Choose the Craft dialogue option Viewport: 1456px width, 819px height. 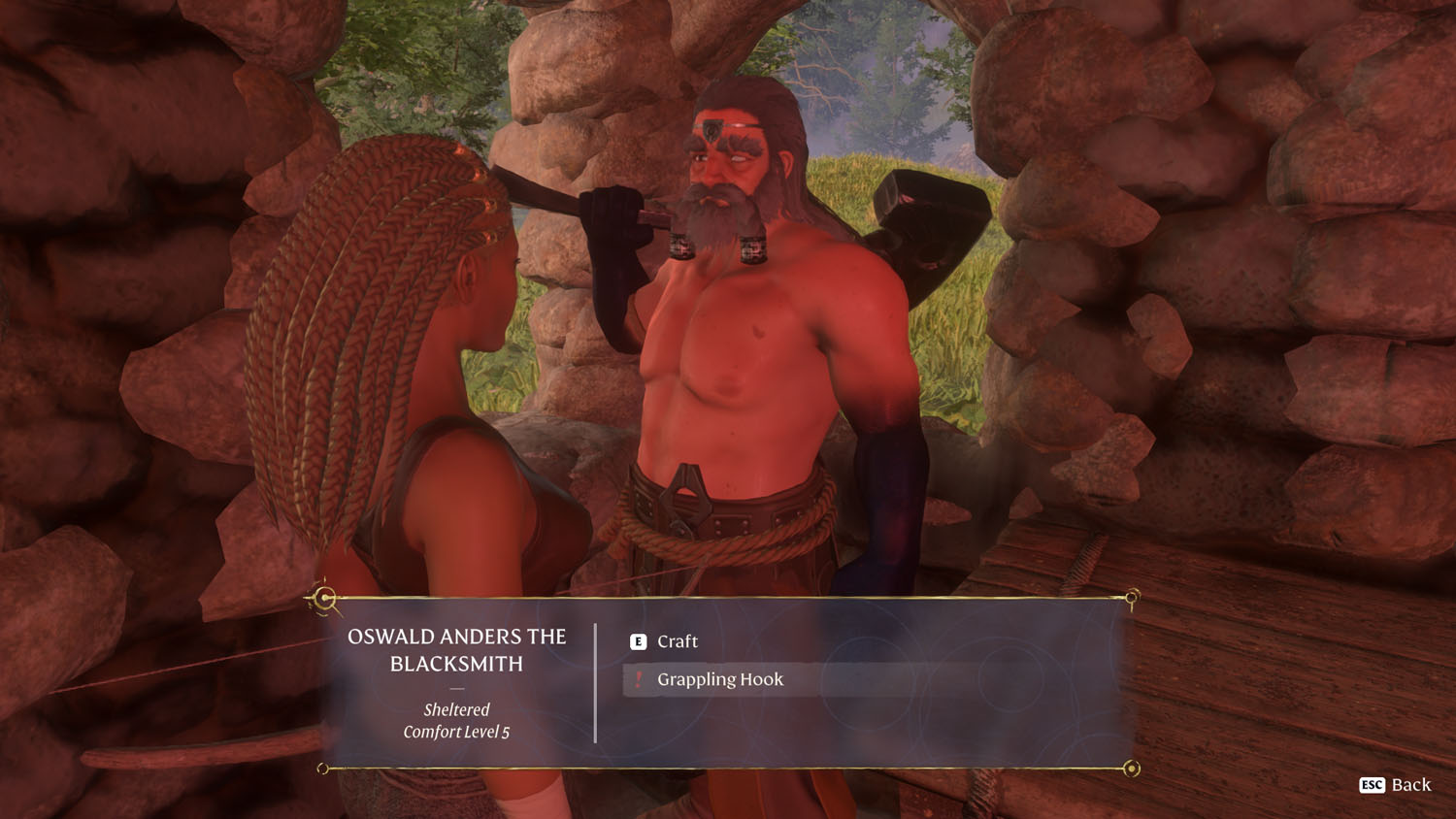[677, 641]
